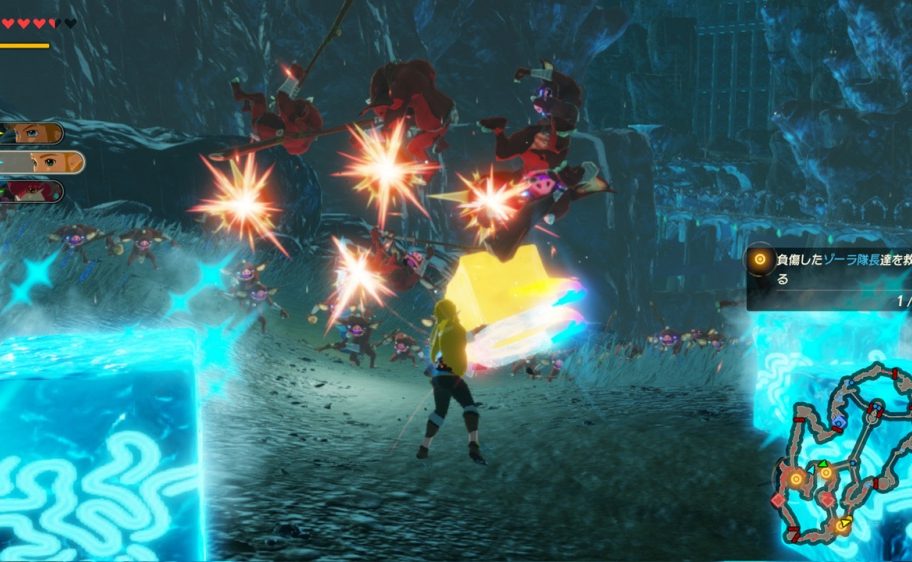
Task: Choose Mipha's red character portrait
Action: pyautogui.click(x=35, y=191)
